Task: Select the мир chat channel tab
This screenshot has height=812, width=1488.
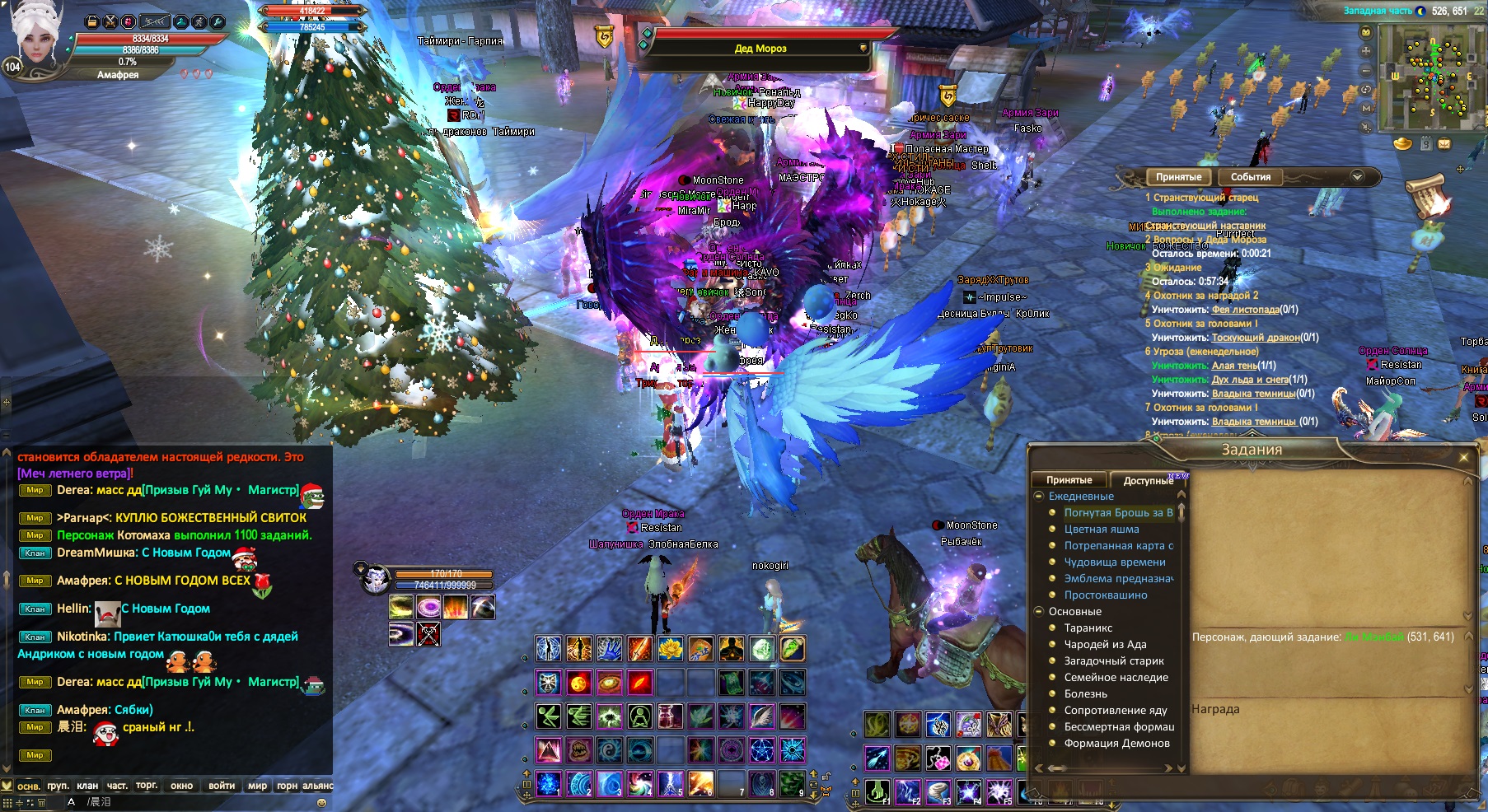Action: tap(257, 786)
